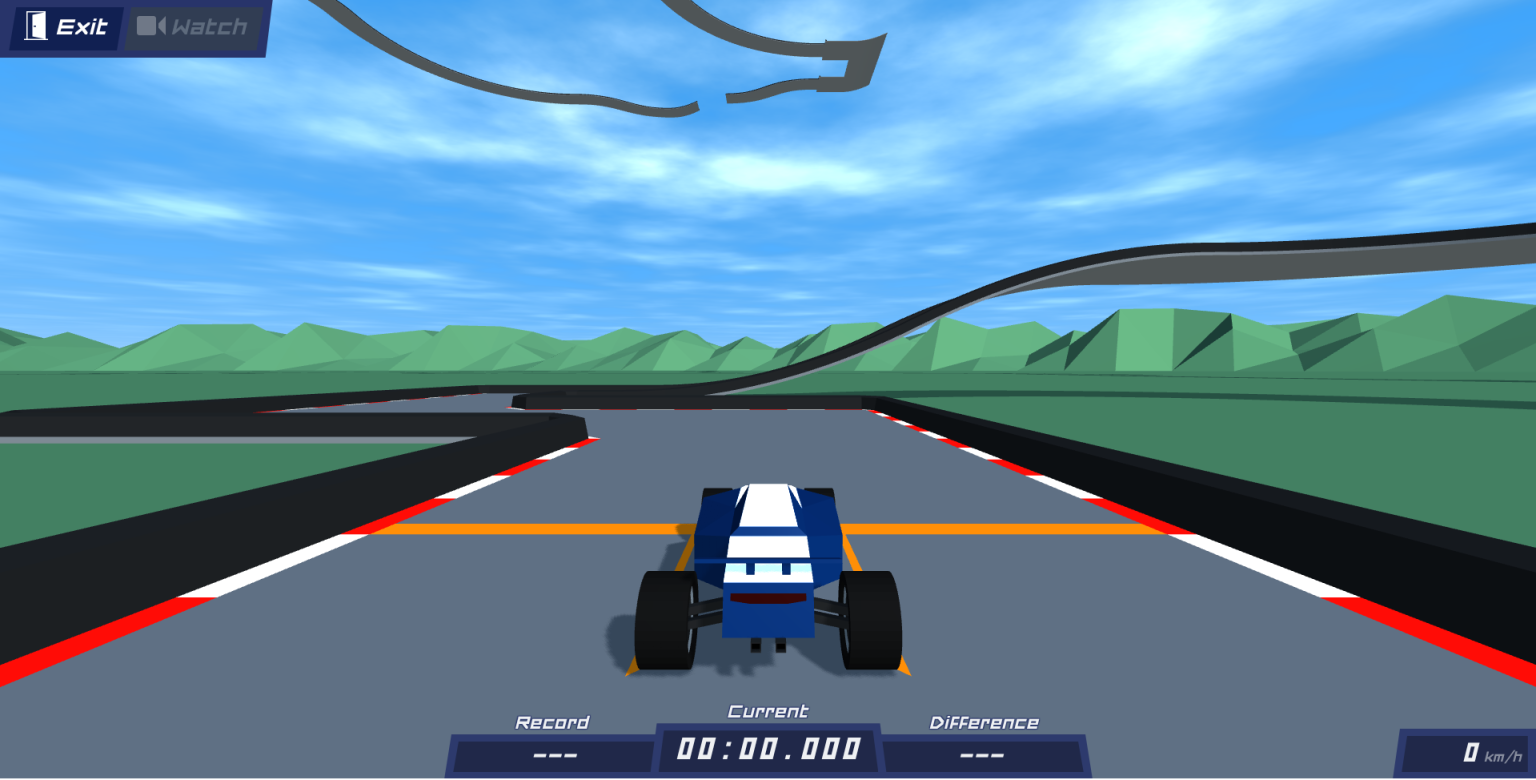Click the disabled Watch button

pos(195,27)
